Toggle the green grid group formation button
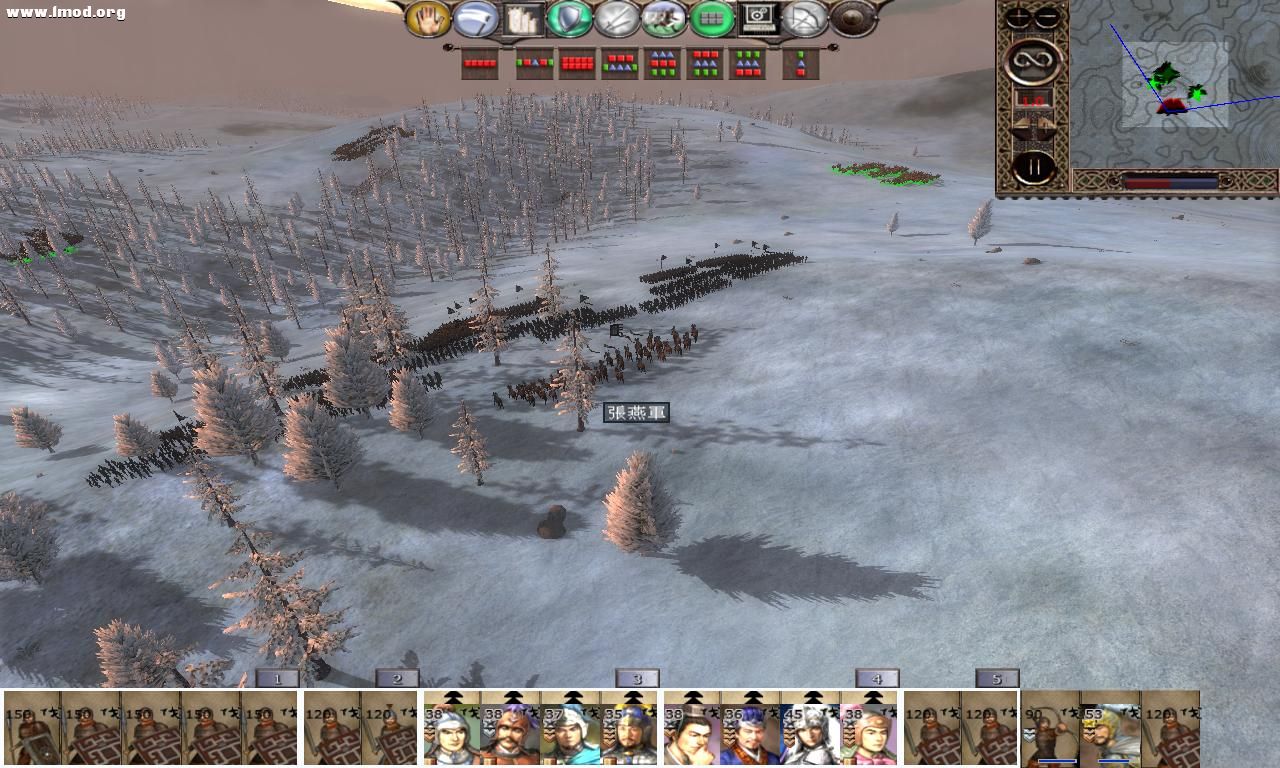 (x=712, y=19)
